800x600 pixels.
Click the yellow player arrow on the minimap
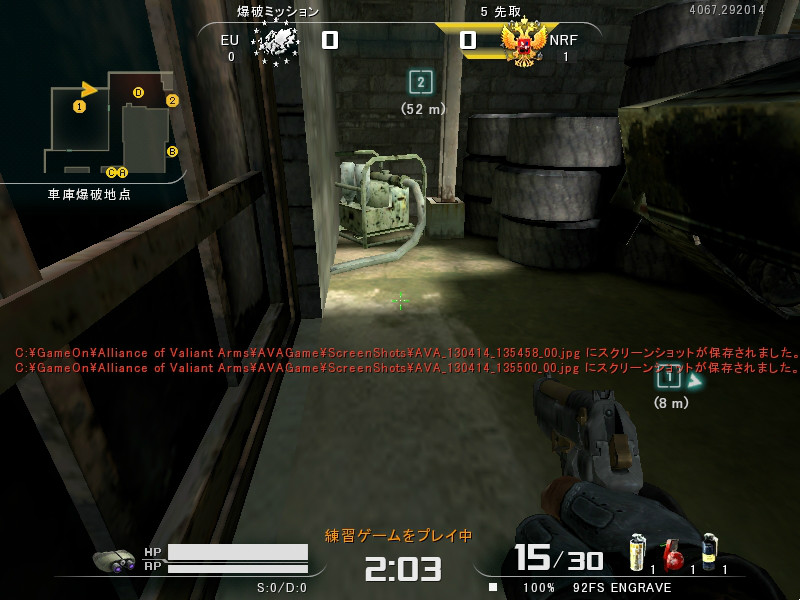90,89
